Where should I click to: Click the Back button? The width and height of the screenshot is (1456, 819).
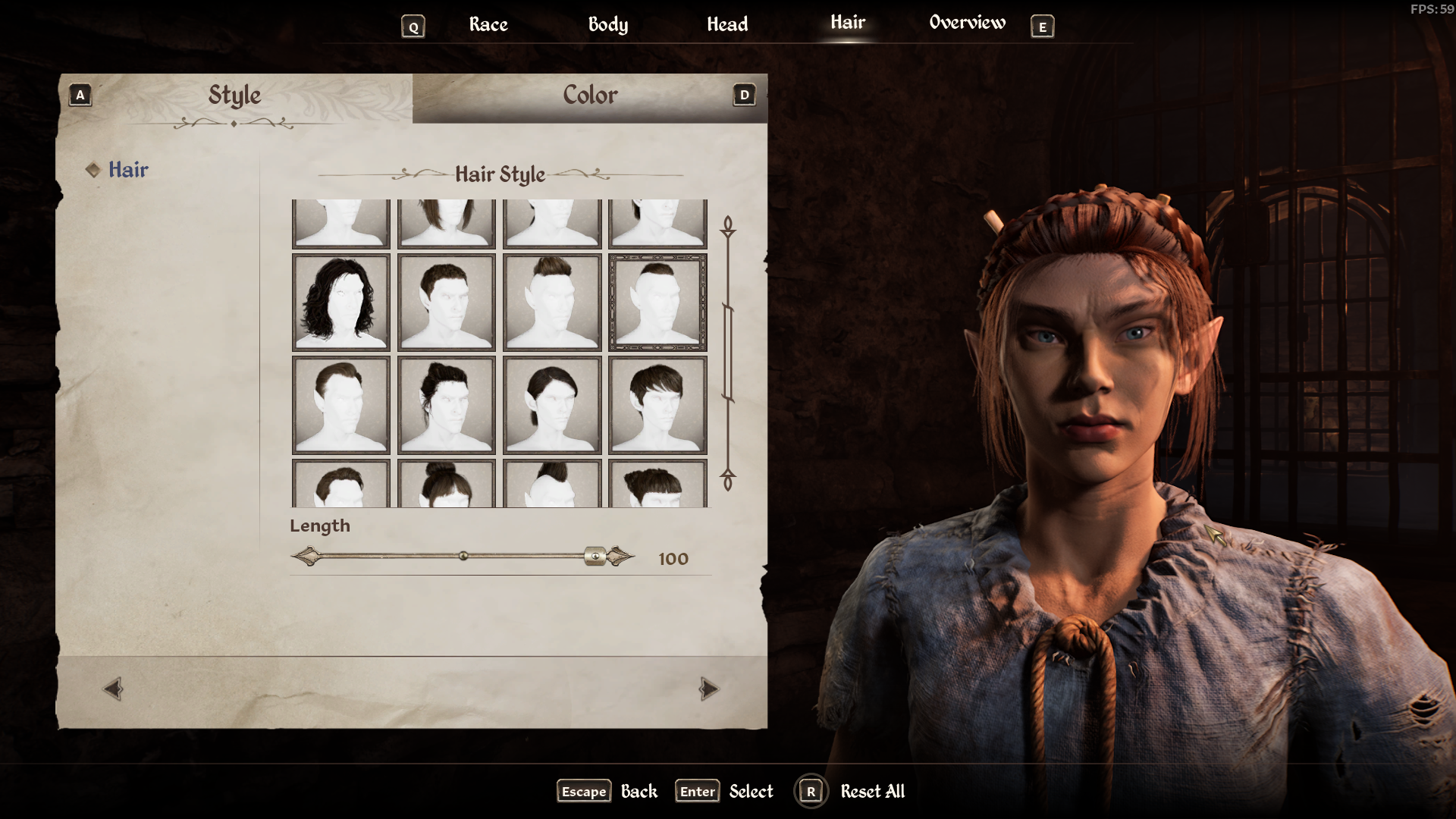click(639, 791)
